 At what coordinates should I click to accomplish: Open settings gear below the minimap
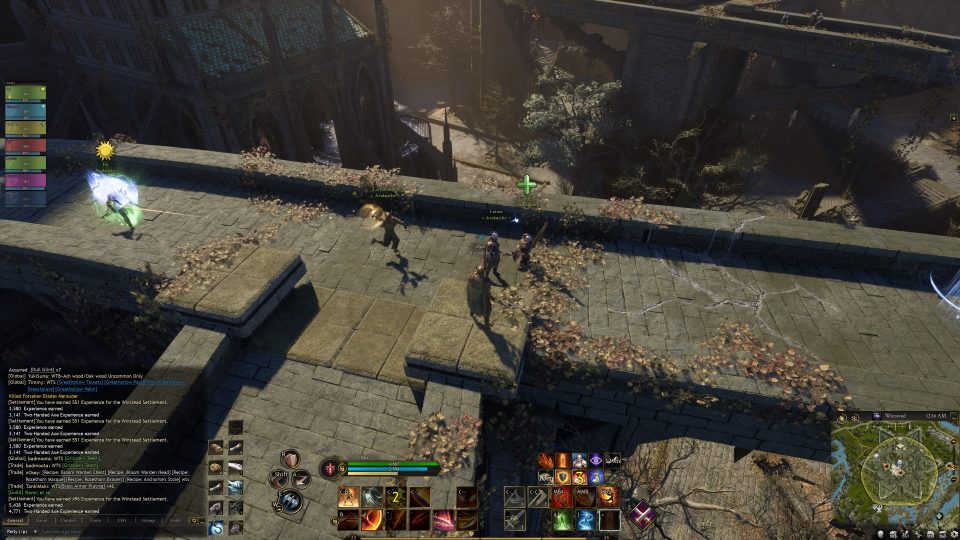[x=954, y=532]
